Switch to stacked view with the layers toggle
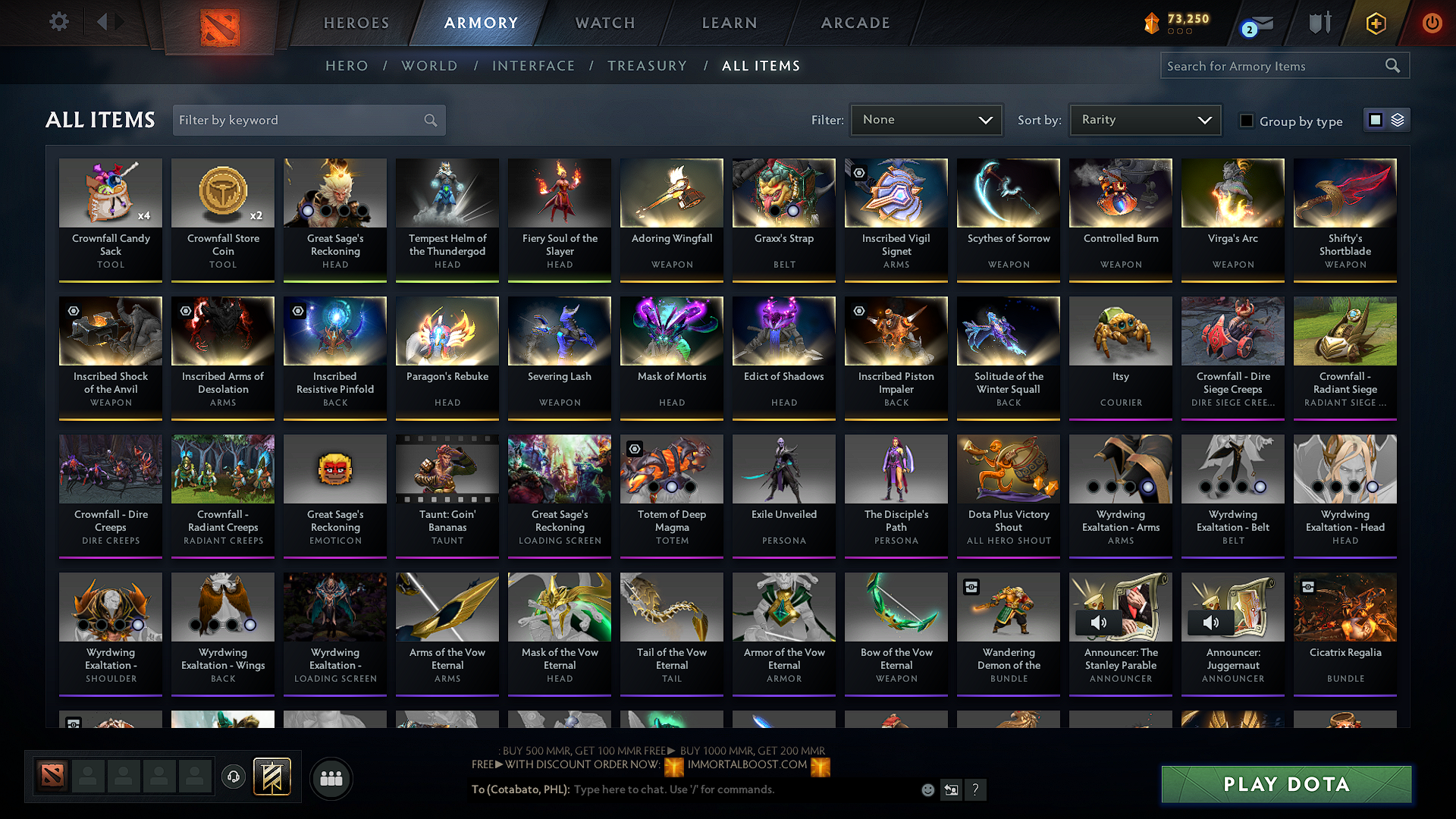 (x=1398, y=120)
